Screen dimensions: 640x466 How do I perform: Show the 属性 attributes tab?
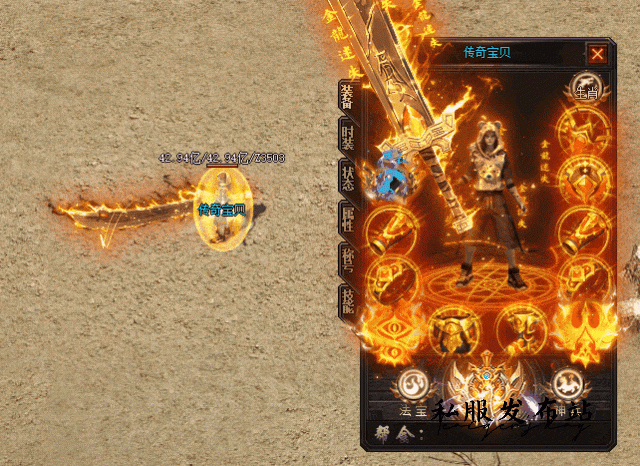coord(347,220)
